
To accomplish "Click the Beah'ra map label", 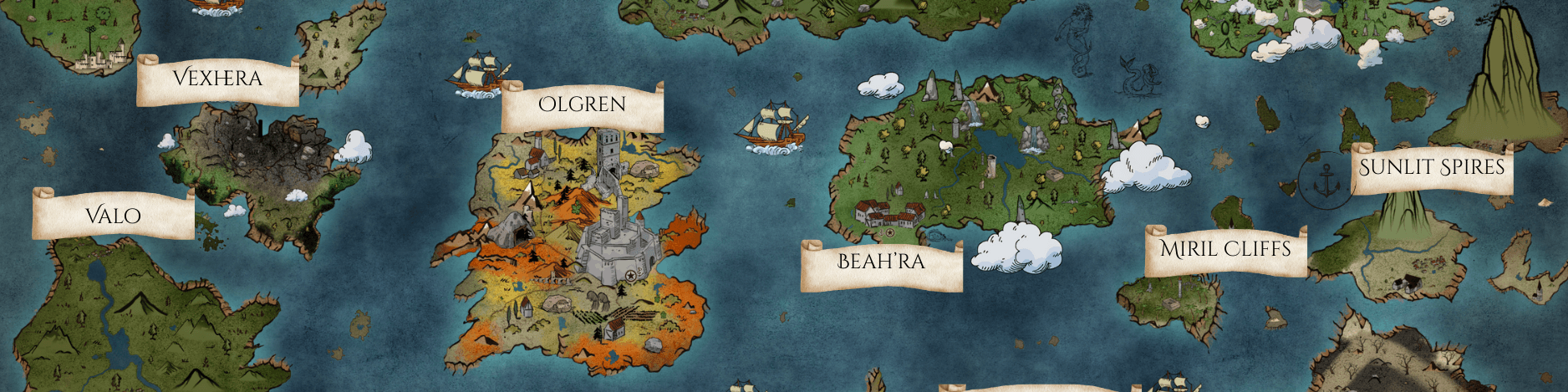I will coord(881,264).
